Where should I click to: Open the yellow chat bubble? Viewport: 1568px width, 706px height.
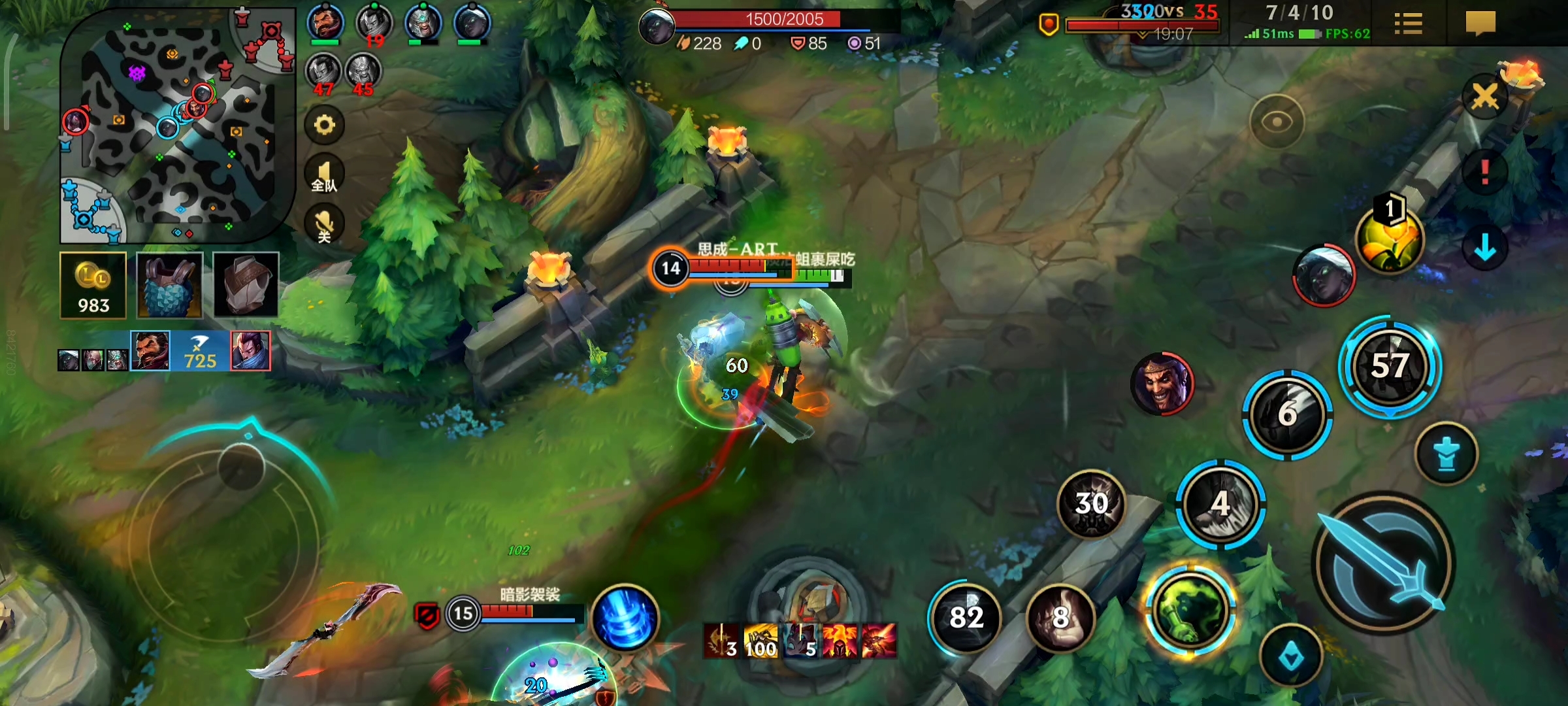[x=1480, y=24]
